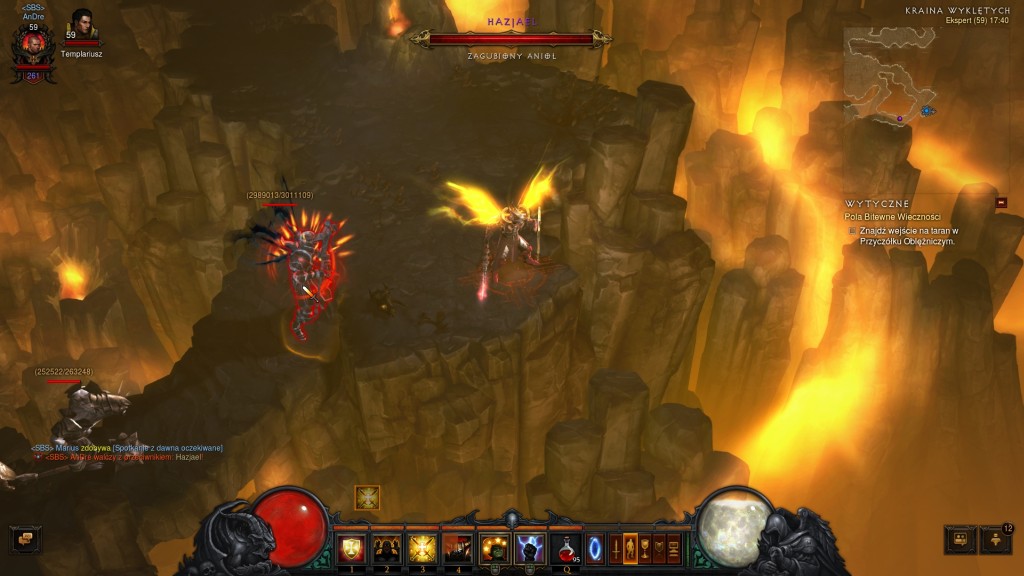Open the shield icon menu button
Screen dimensions: 1024x576
659,549
